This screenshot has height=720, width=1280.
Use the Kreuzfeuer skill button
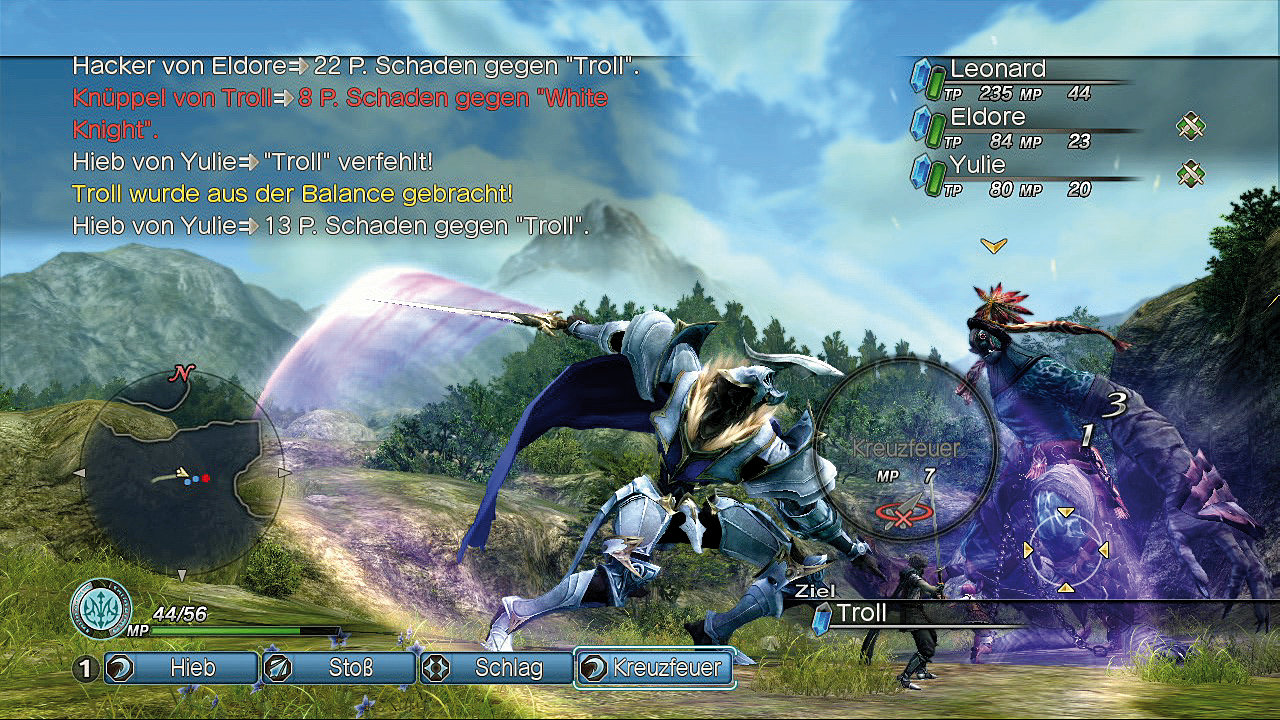coord(654,668)
